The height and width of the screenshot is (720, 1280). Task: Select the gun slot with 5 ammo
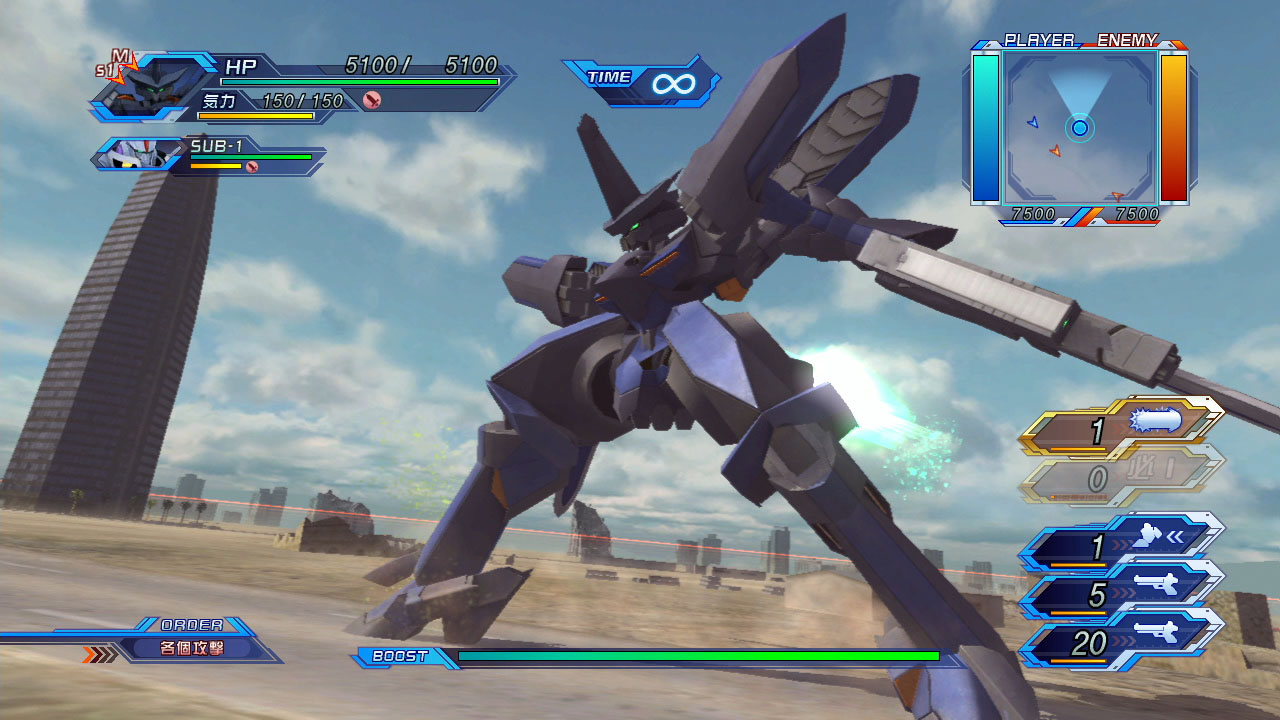pos(1121,594)
